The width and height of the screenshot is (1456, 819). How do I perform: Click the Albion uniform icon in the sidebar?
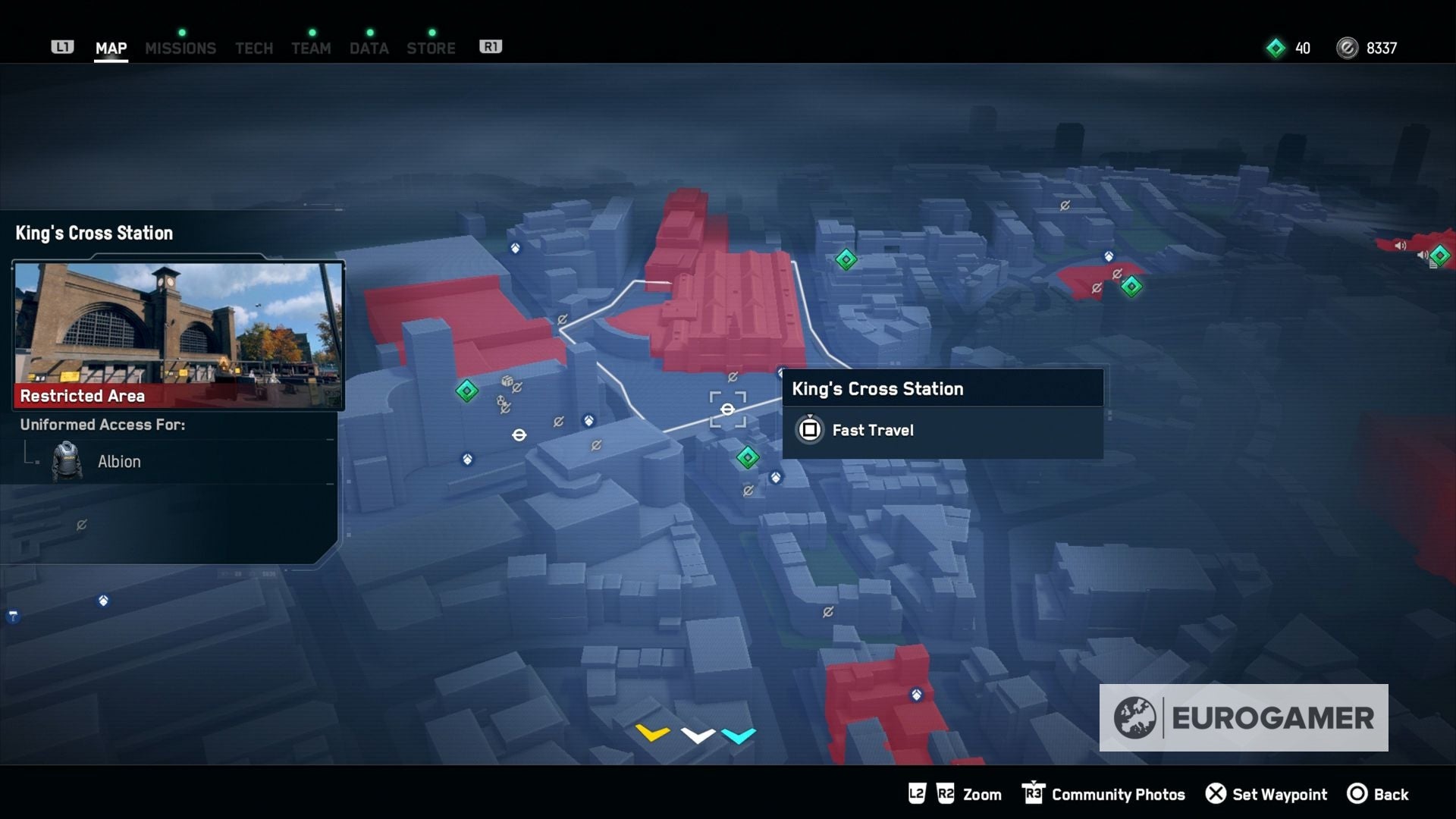point(67,461)
